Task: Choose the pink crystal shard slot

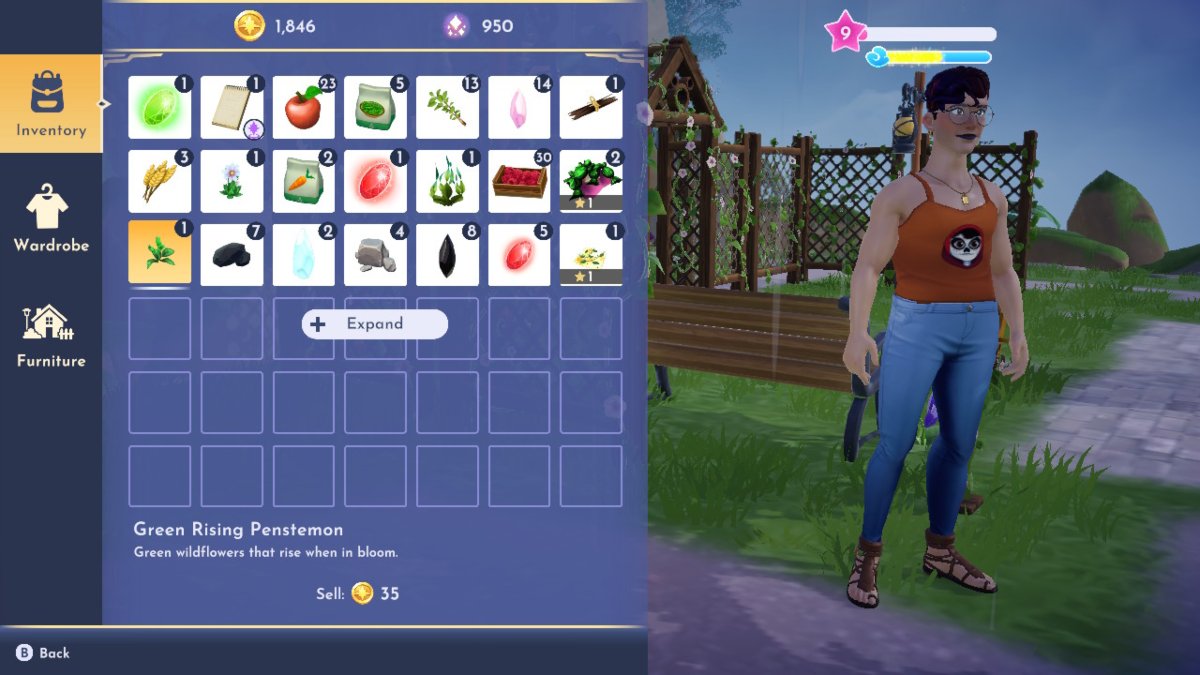Action: click(519, 108)
